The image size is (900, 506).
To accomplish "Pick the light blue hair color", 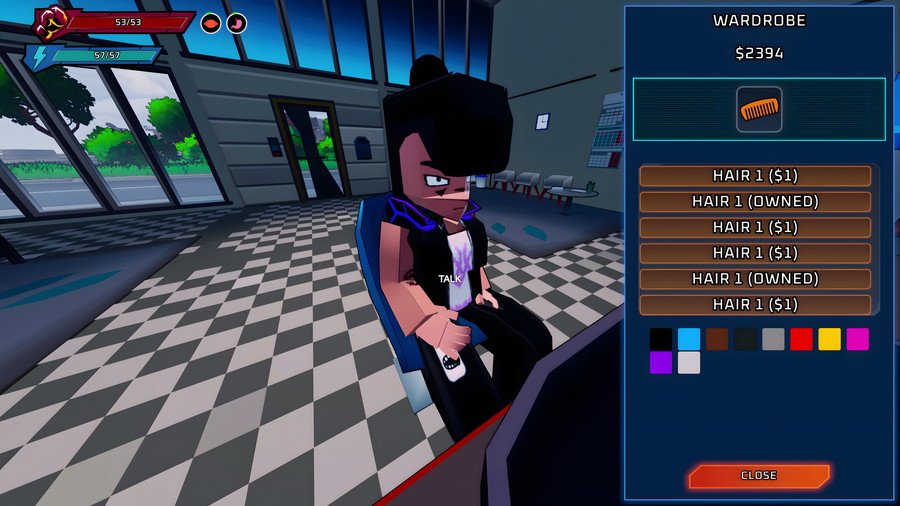I will (689, 339).
